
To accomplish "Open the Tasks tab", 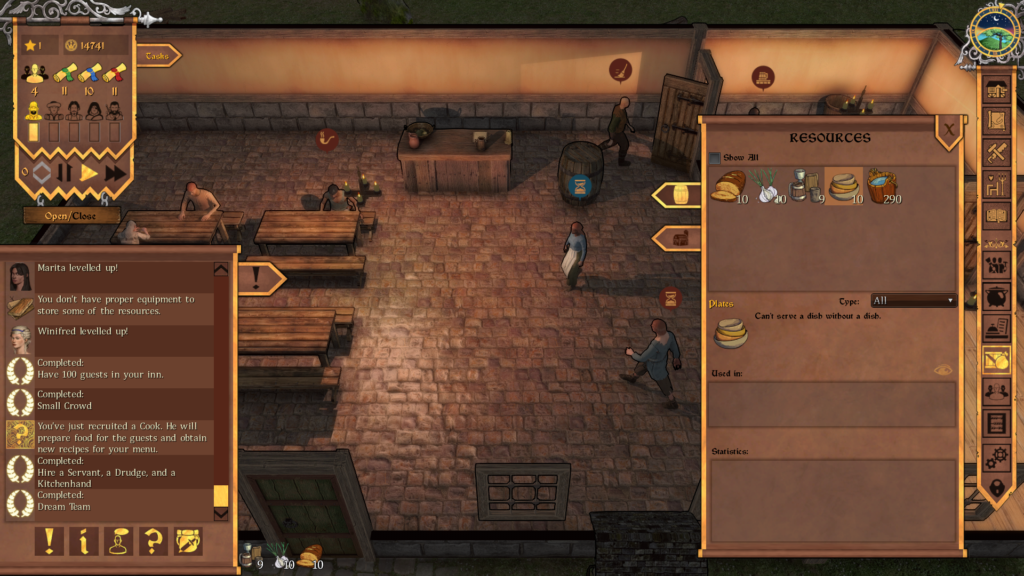I will coord(157,56).
